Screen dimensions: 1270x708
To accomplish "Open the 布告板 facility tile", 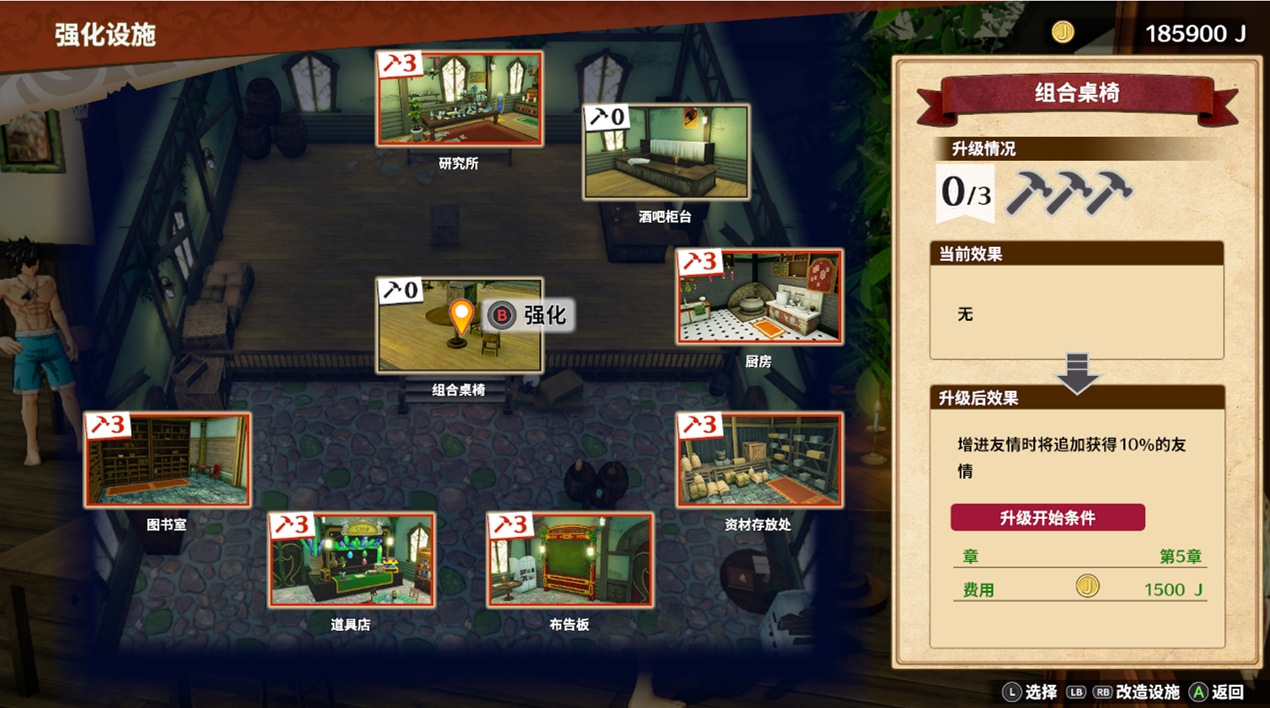I will [x=570, y=560].
